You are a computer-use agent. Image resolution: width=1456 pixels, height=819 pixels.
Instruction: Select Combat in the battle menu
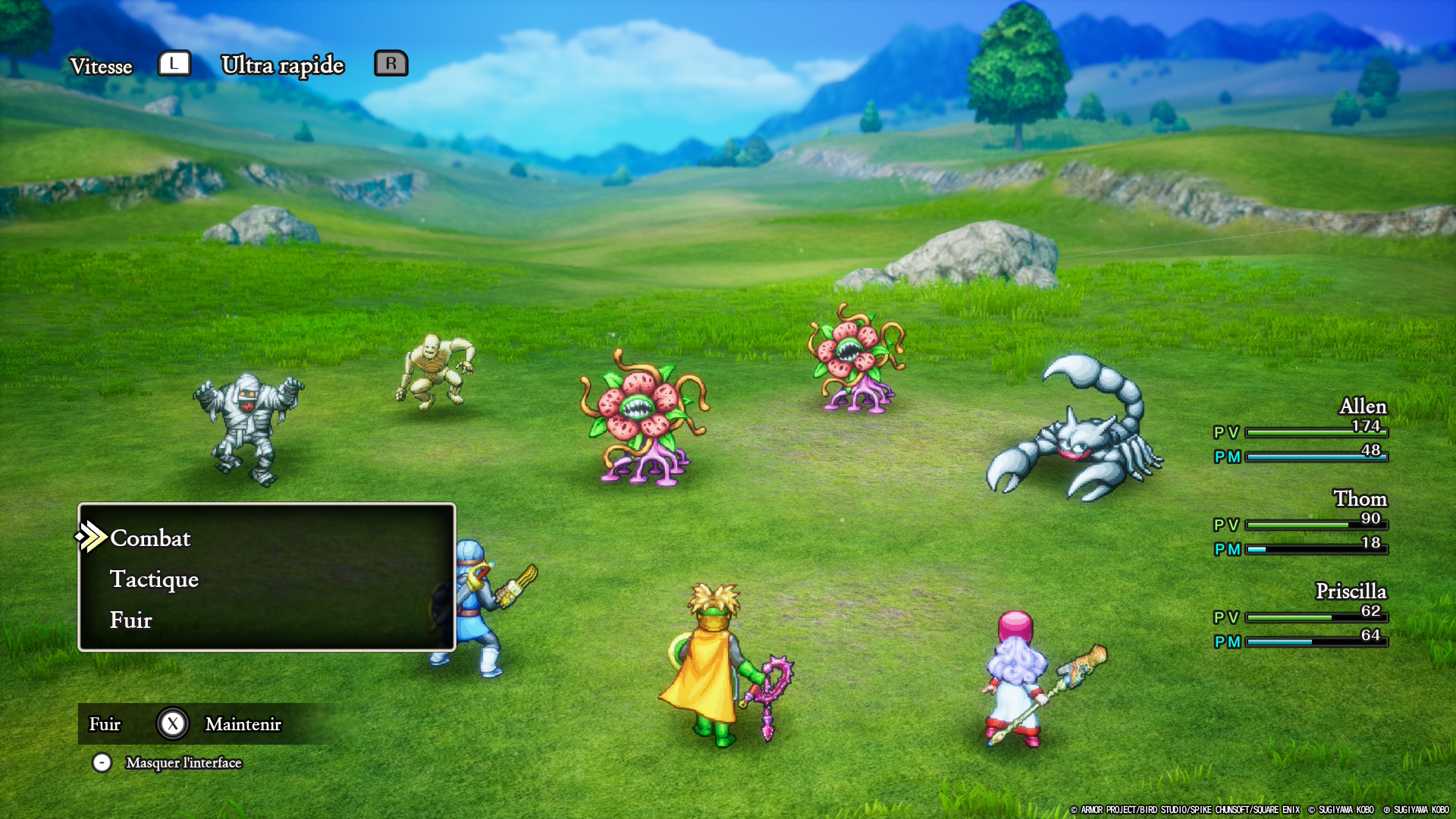pyautogui.click(x=150, y=538)
